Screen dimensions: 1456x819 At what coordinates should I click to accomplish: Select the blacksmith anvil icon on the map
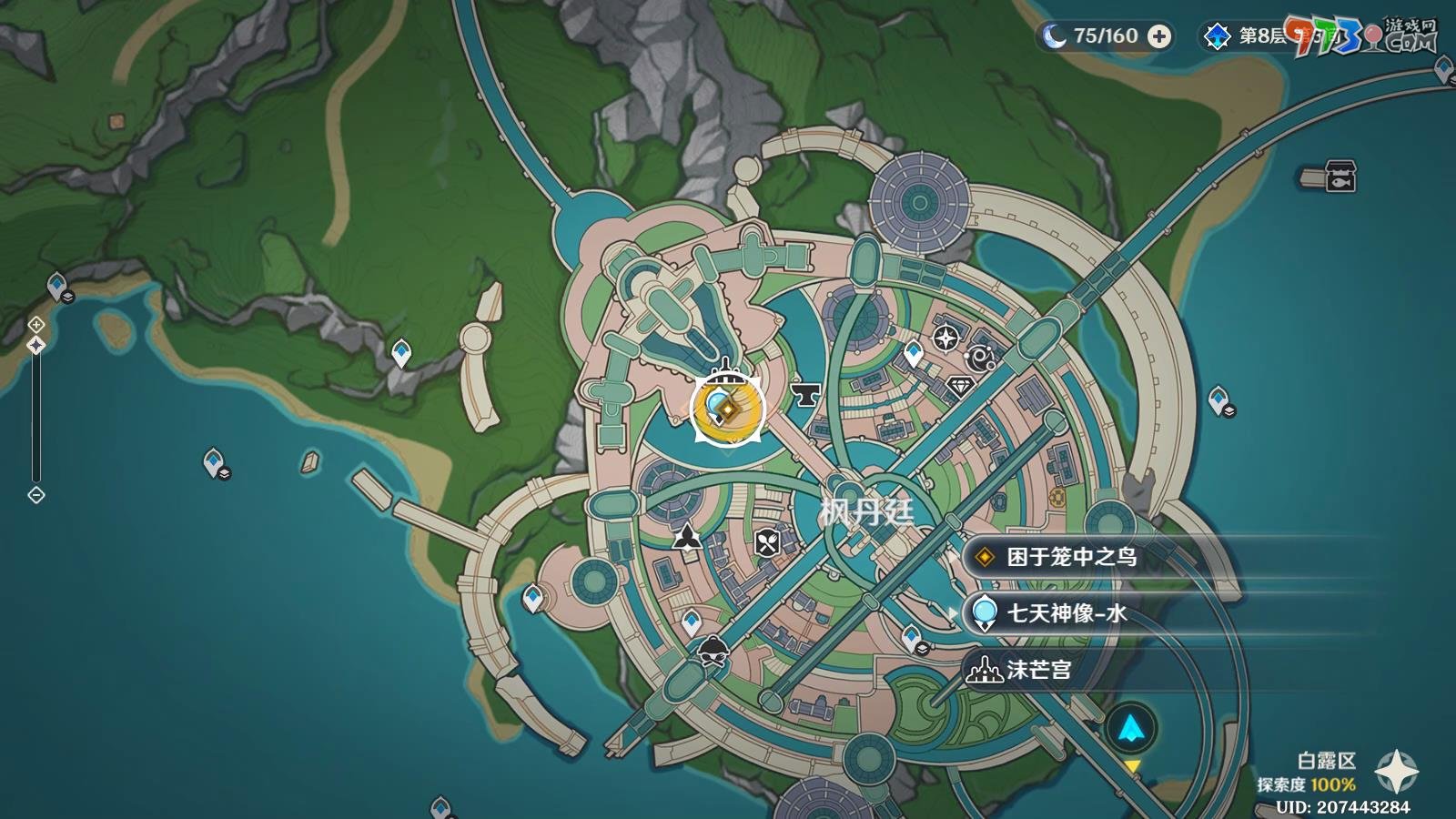click(x=804, y=395)
